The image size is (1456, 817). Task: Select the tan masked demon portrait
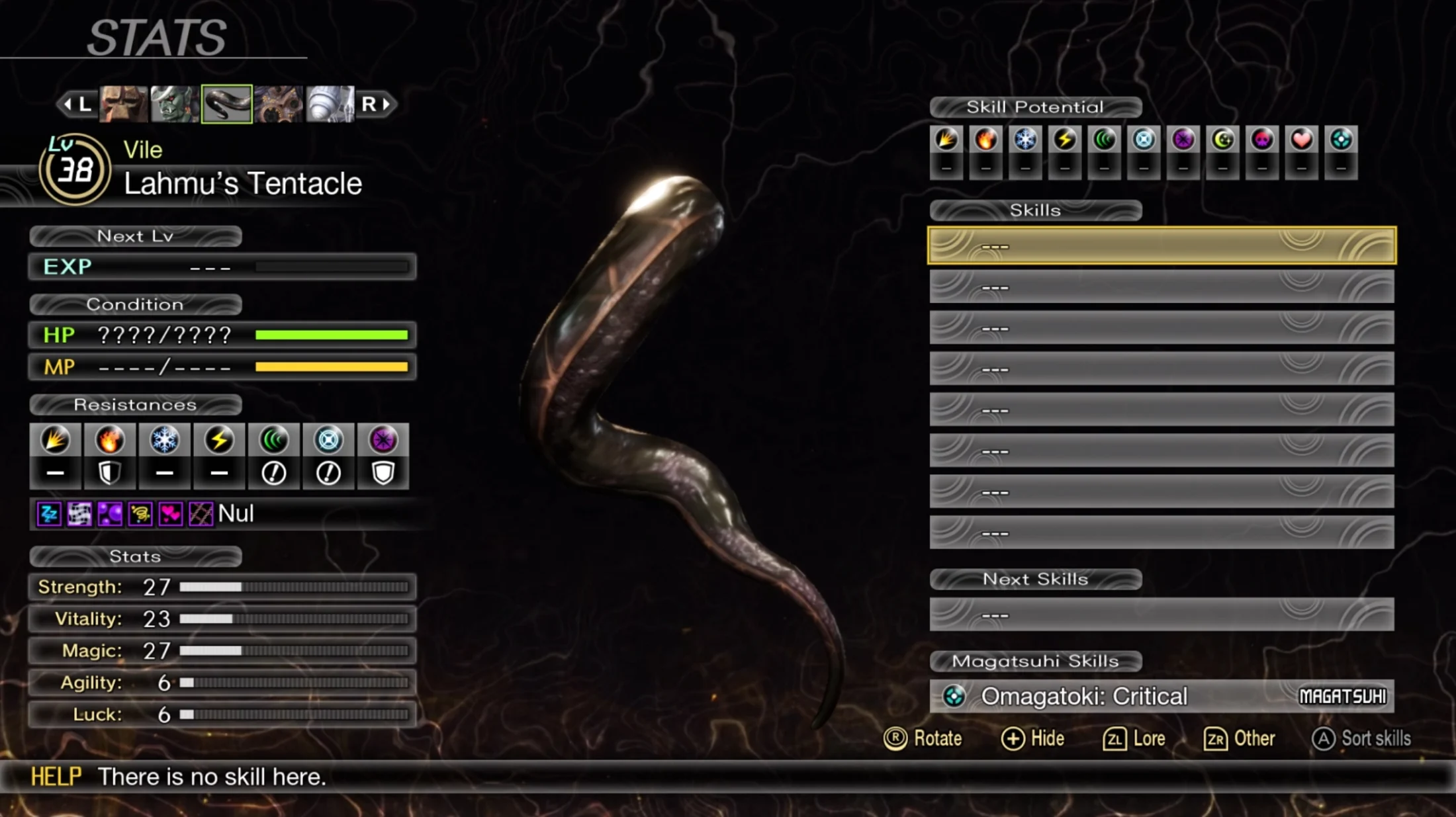(x=124, y=104)
